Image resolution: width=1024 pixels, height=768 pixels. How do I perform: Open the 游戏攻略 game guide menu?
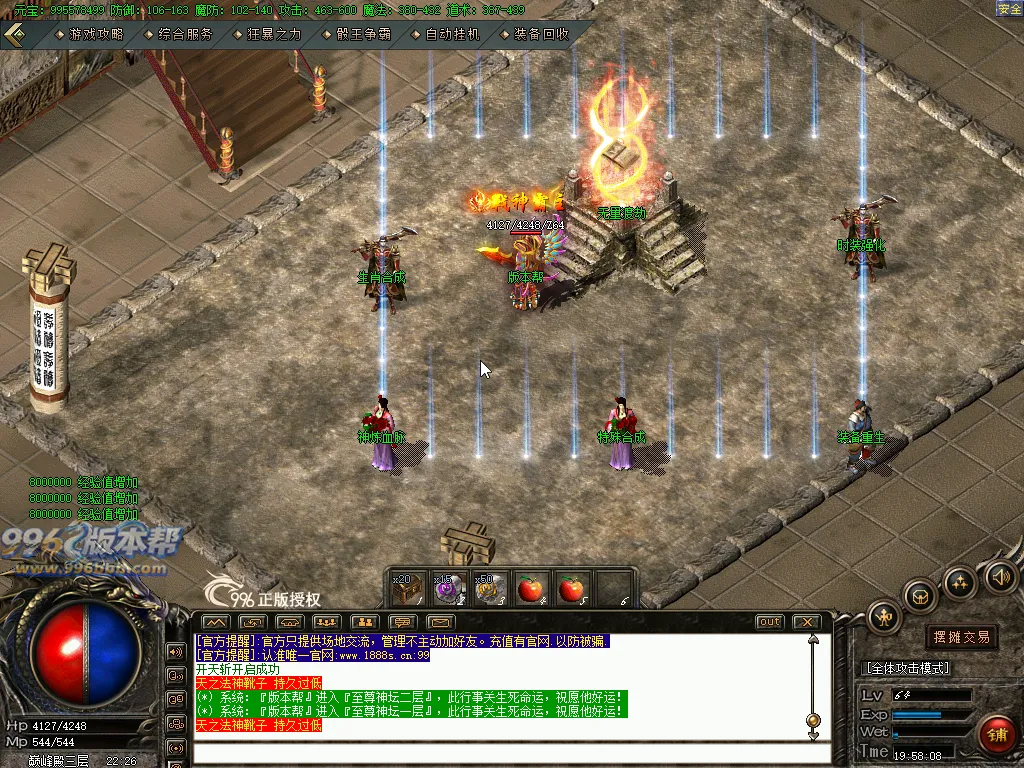pyautogui.click(x=96, y=34)
